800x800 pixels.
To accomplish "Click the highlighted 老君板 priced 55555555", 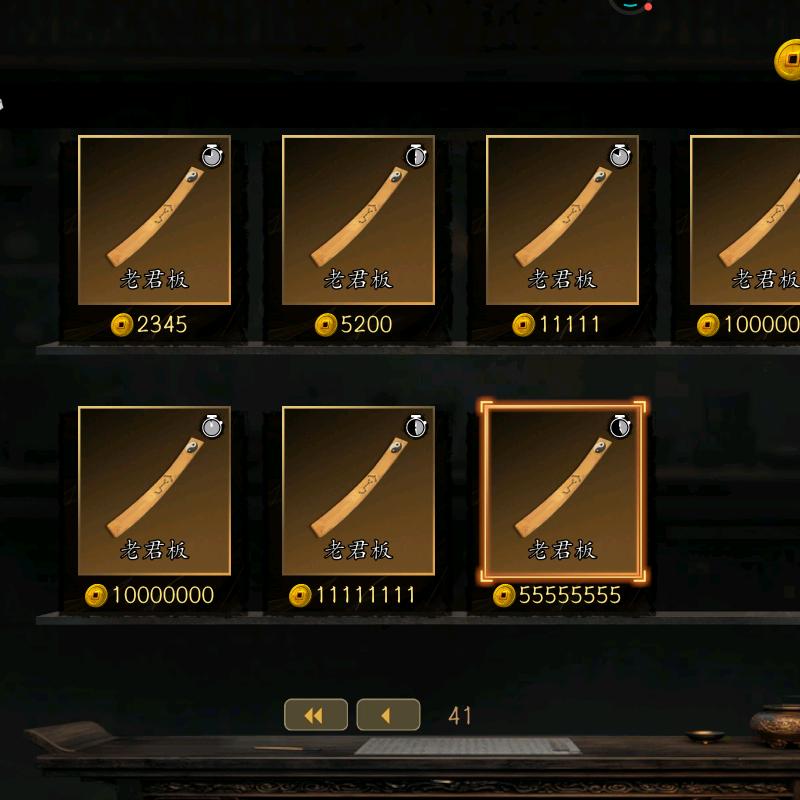I will tap(562, 490).
